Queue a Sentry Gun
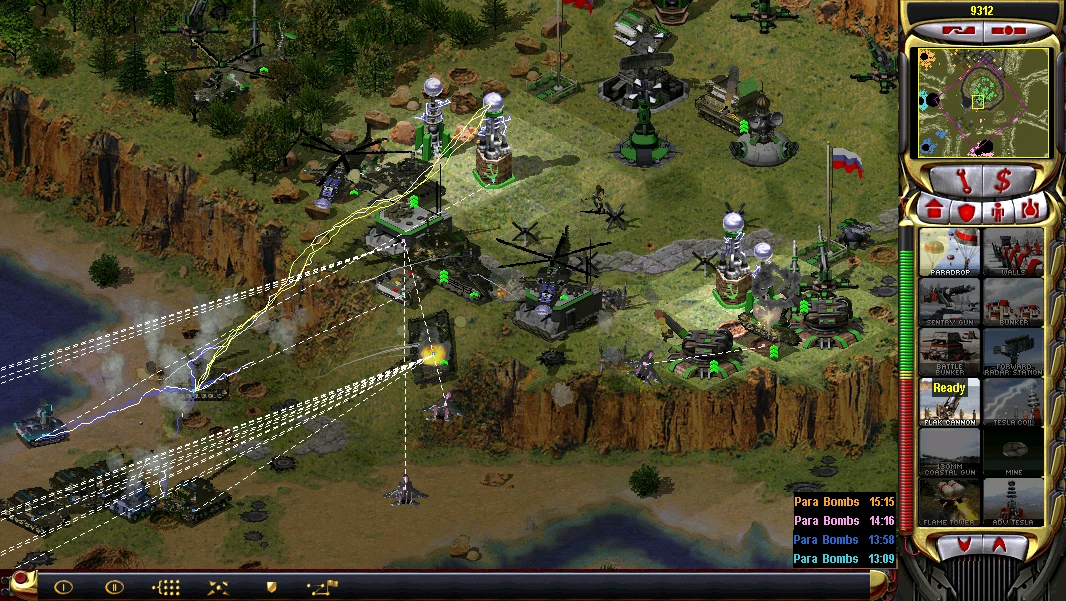Screen dimensions: 1066x601 950,302
